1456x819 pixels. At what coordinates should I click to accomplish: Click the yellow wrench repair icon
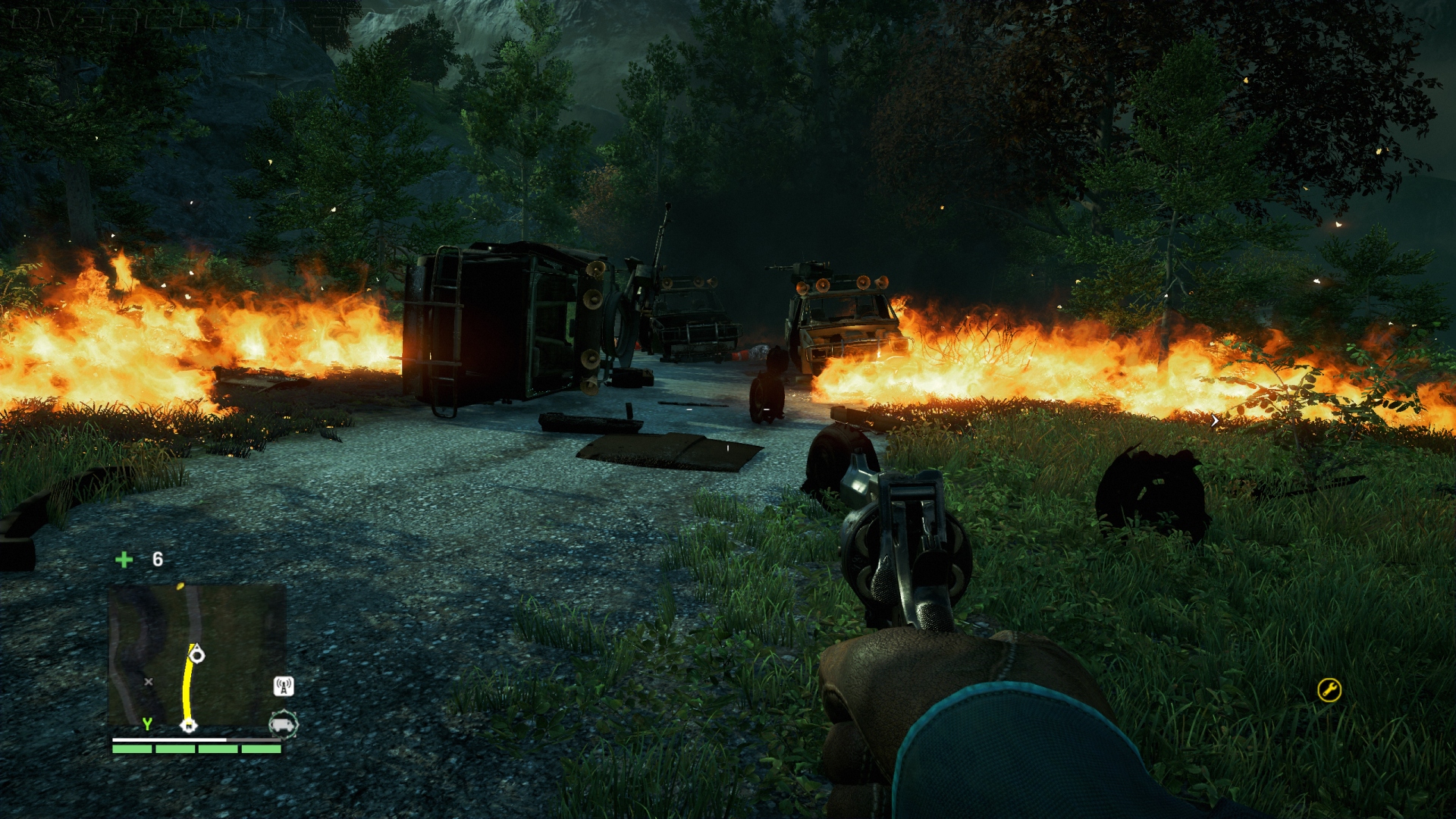1329,690
